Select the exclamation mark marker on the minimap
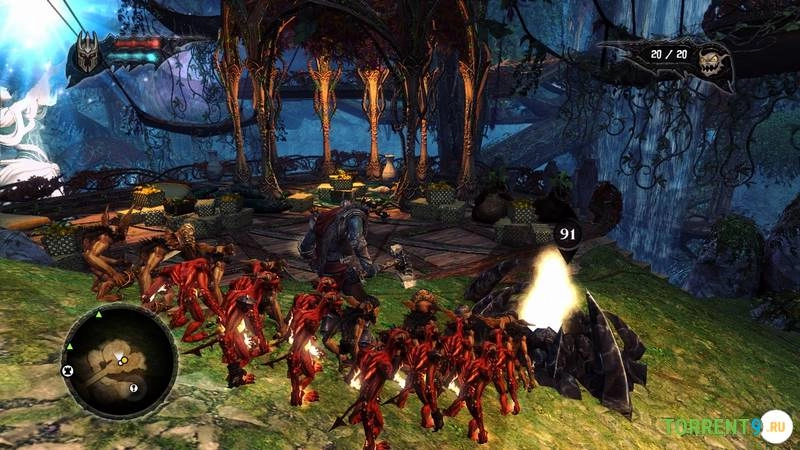The width and height of the screenshot is (800, 450). tap(134, 388)
